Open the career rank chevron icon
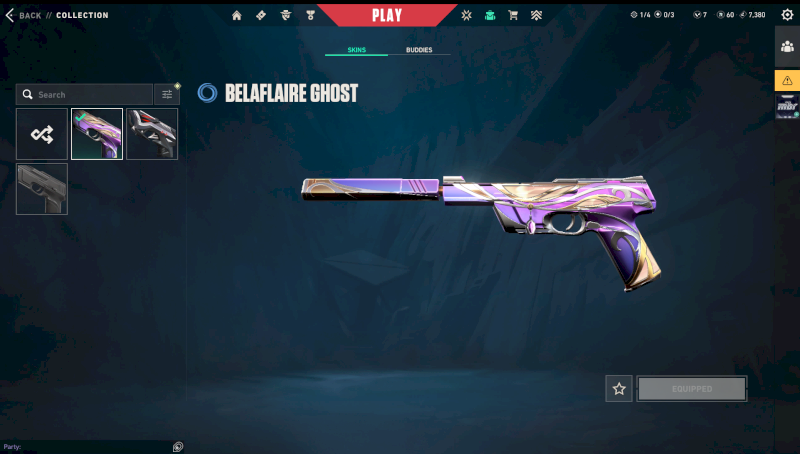Viewport: 800px width, 454px height. pyautogui.click(x=536, y=15)
